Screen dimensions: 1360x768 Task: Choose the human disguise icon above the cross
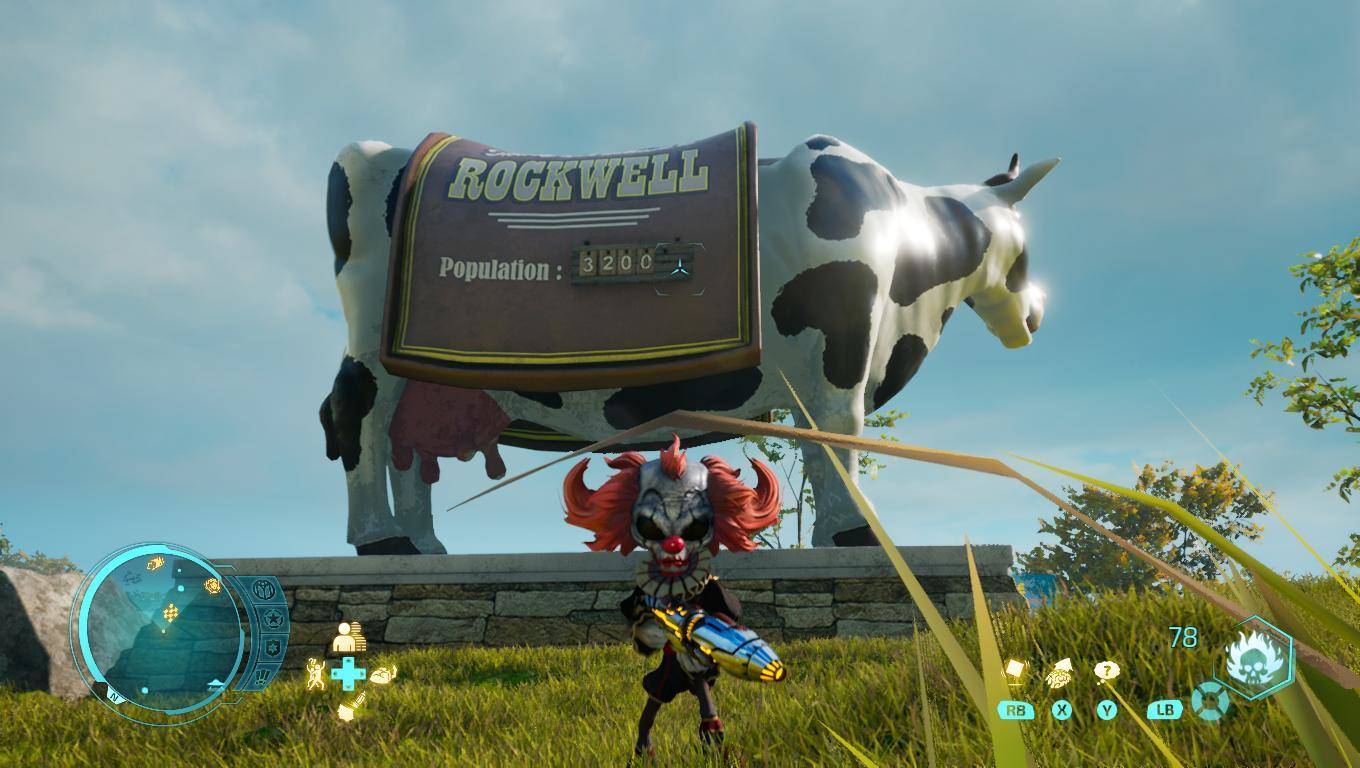click(348, 637)
